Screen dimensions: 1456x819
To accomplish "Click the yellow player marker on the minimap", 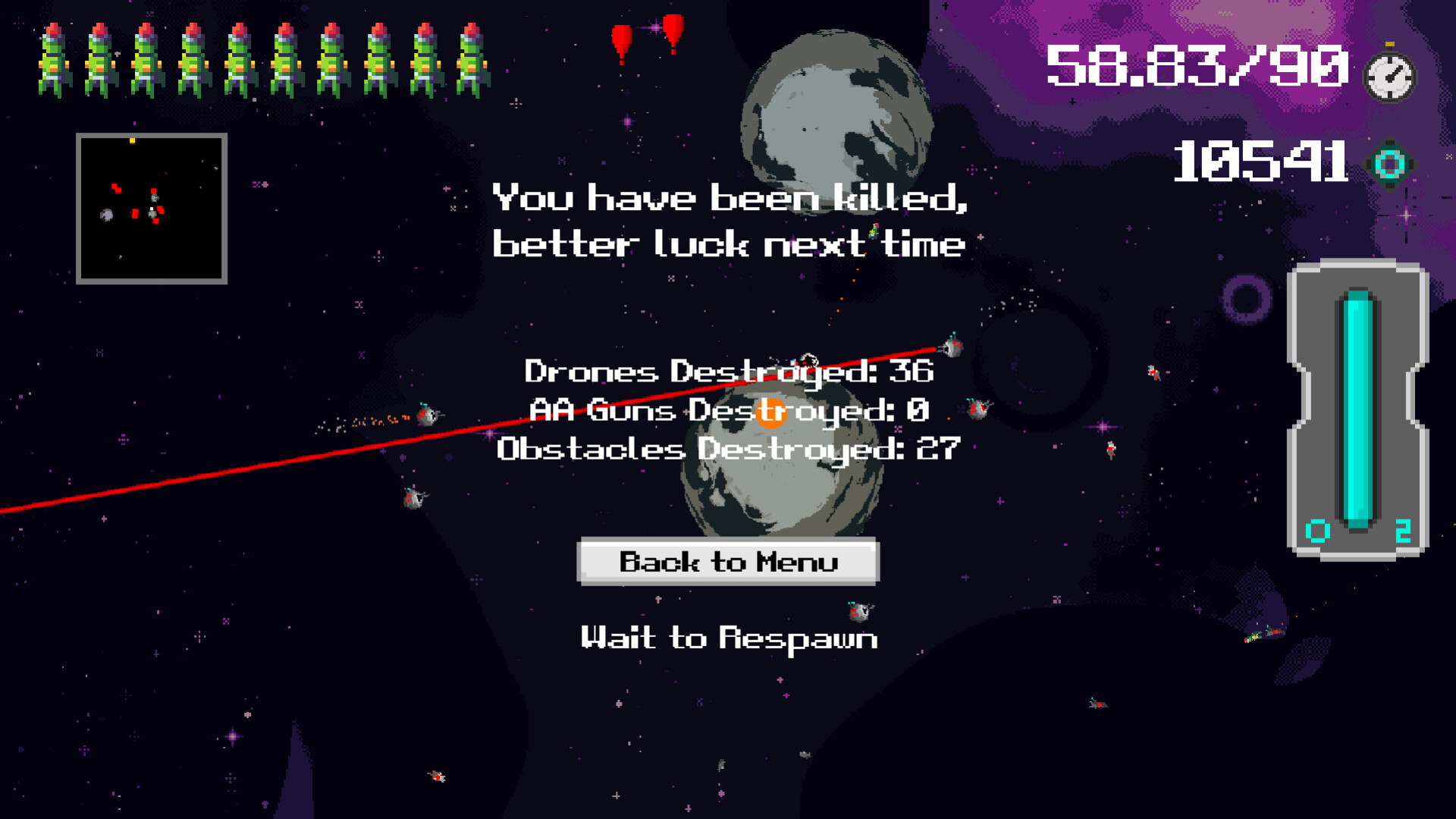I will [x=132, y=141].
